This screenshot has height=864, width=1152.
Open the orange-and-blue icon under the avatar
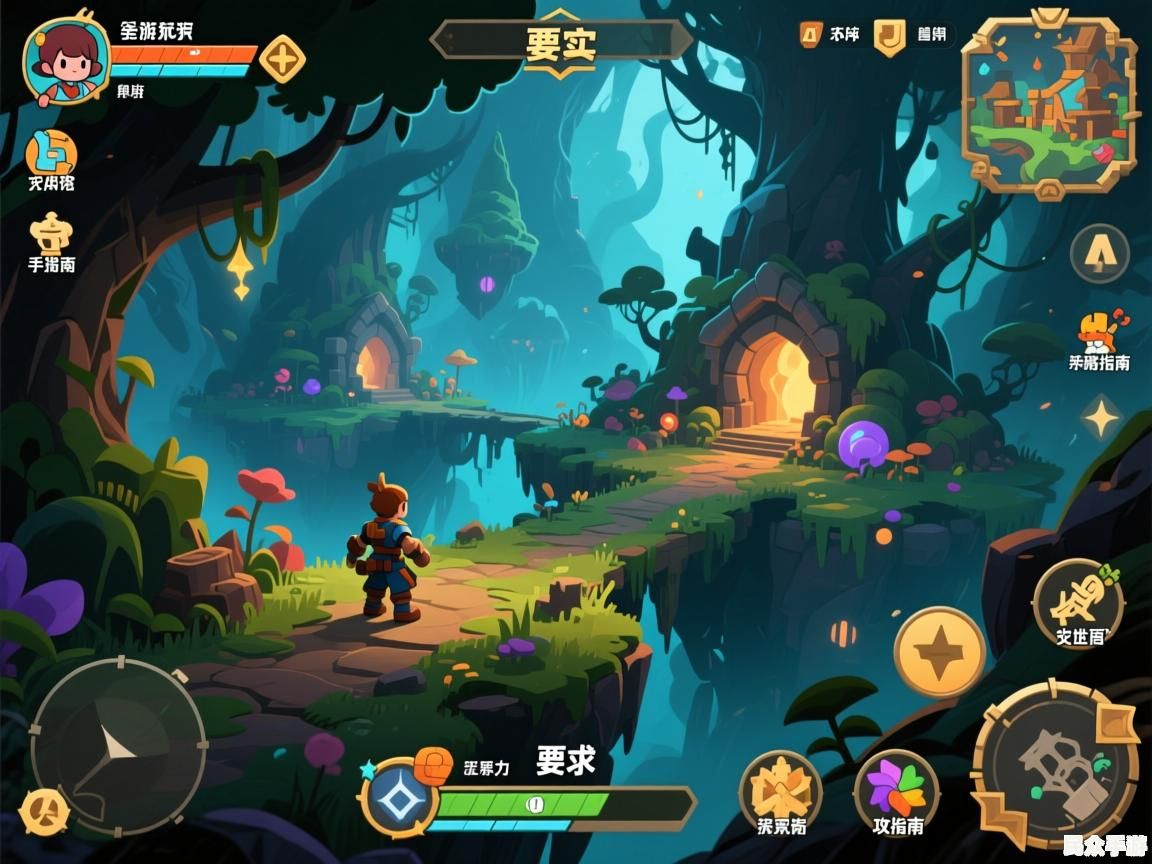(51, 152)
